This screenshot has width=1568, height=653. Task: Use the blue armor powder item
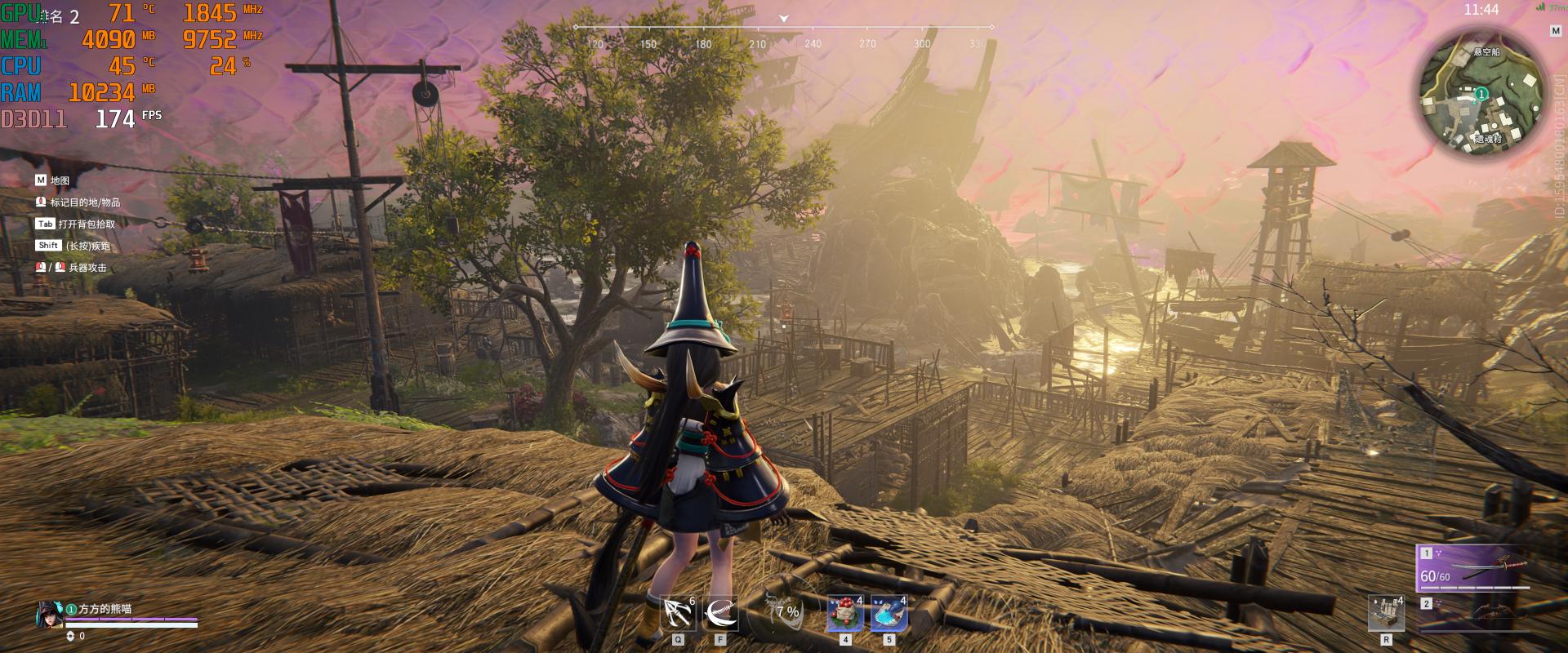pyautogui.click(x=889, y=614)
